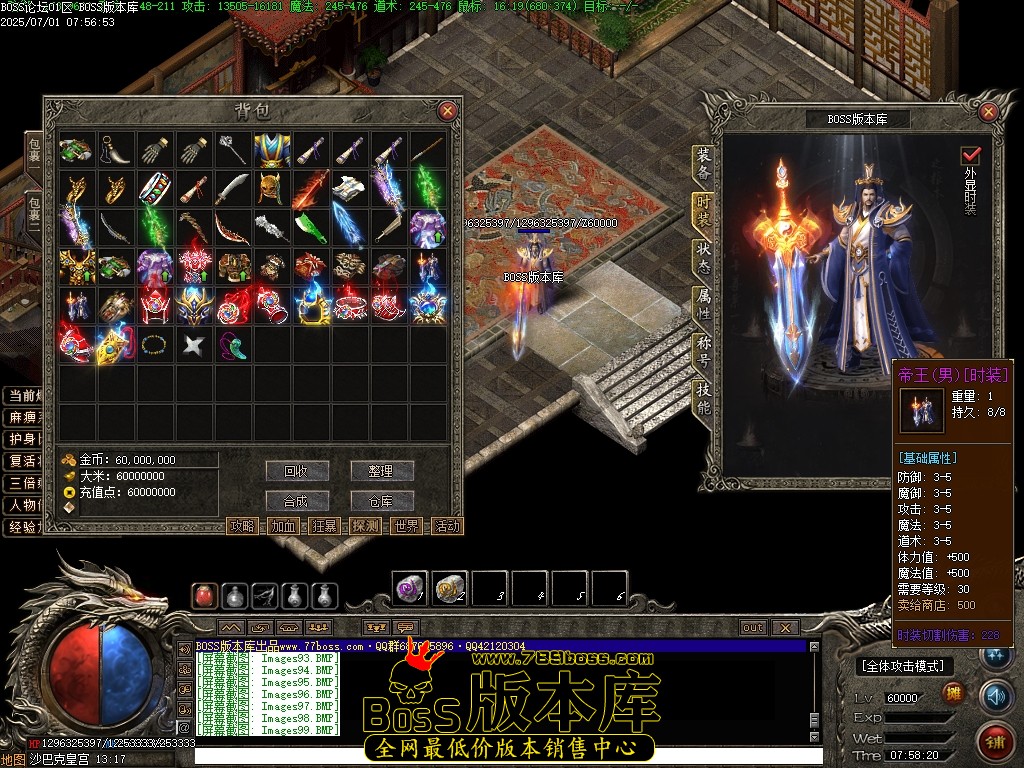Select the silver shuriken item in the bag
This screenshot has height=768, width=1024.
point(192,346)
